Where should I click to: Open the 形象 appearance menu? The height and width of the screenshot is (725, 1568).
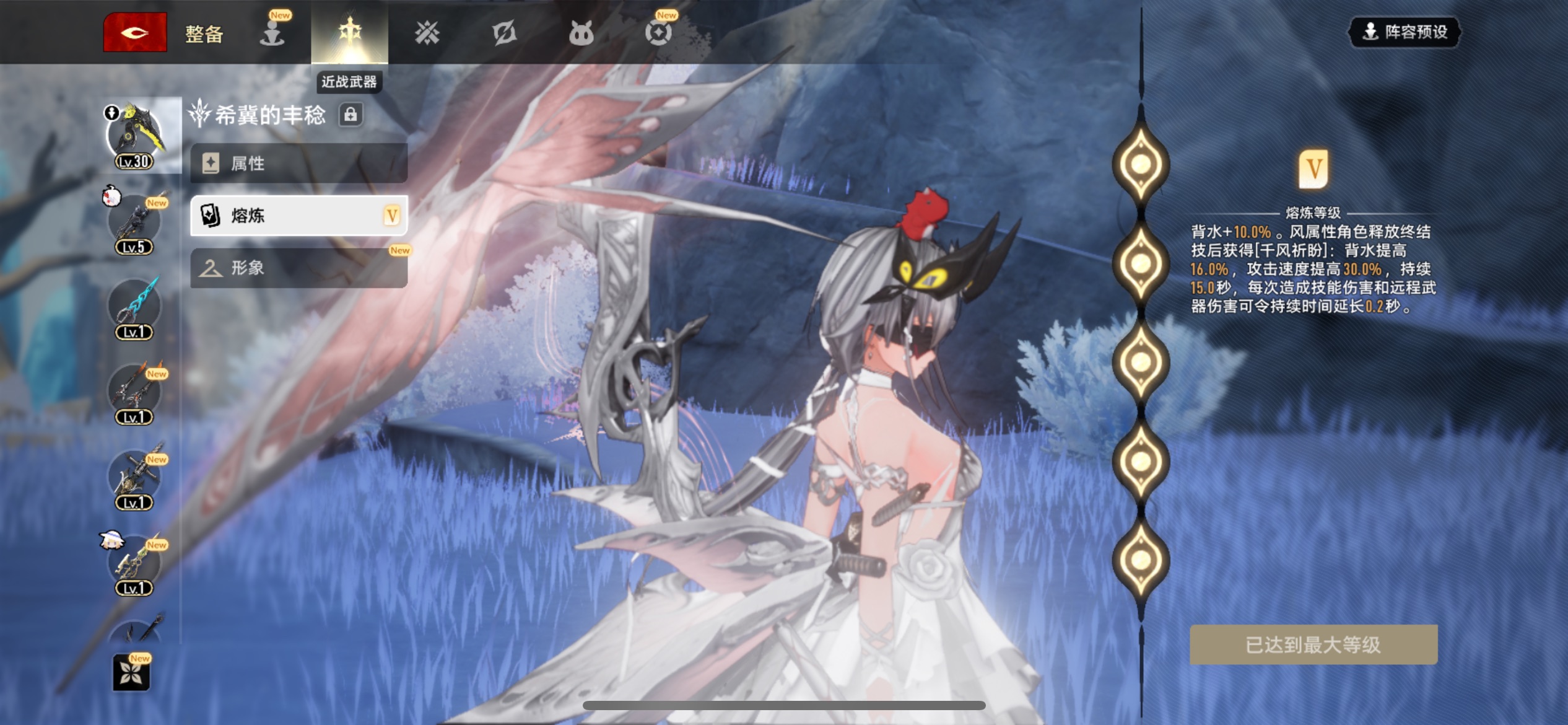tap(298, 268)
